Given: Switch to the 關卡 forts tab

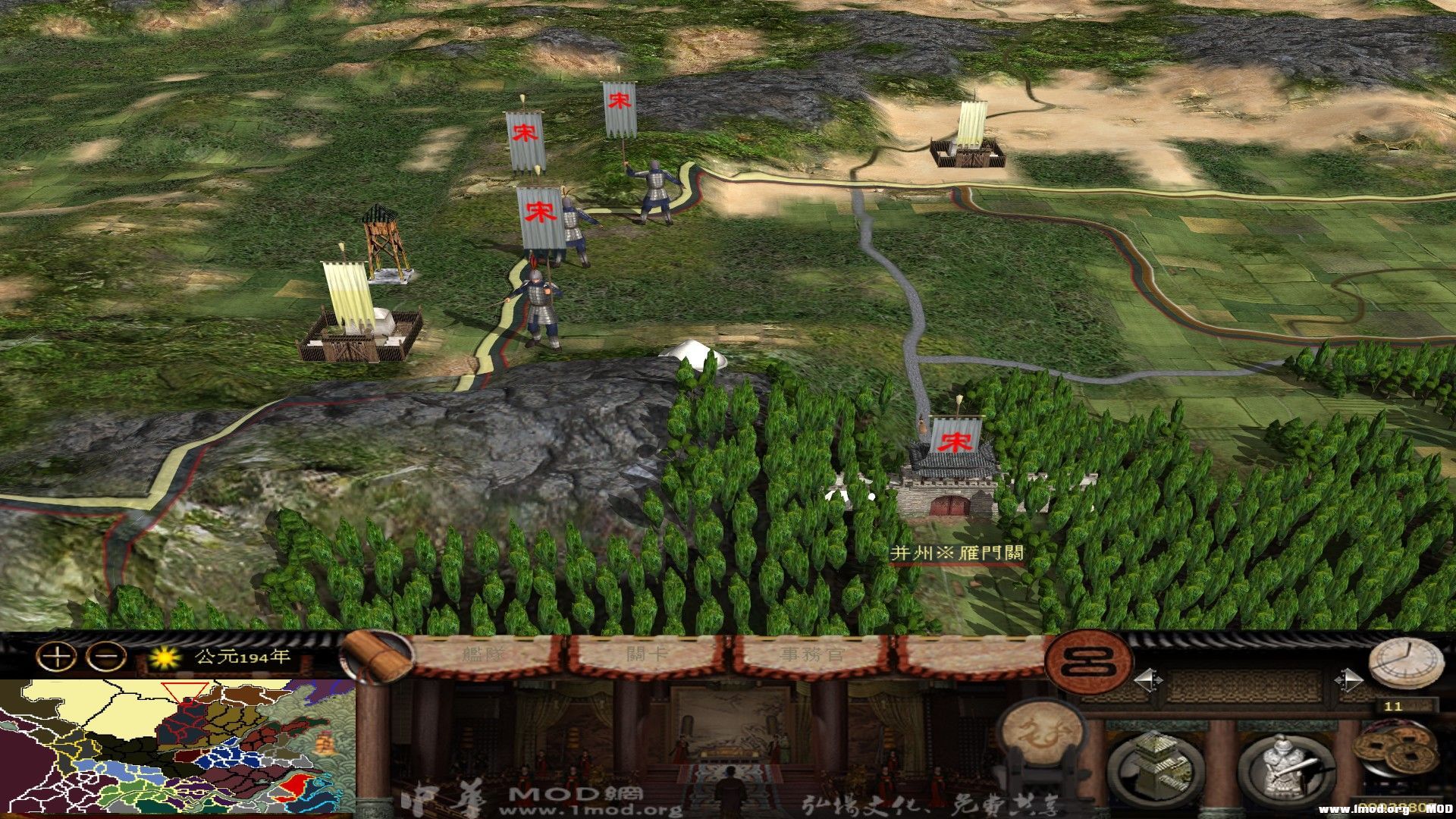Looking at the screenshot, I should (x=646, y=654).
